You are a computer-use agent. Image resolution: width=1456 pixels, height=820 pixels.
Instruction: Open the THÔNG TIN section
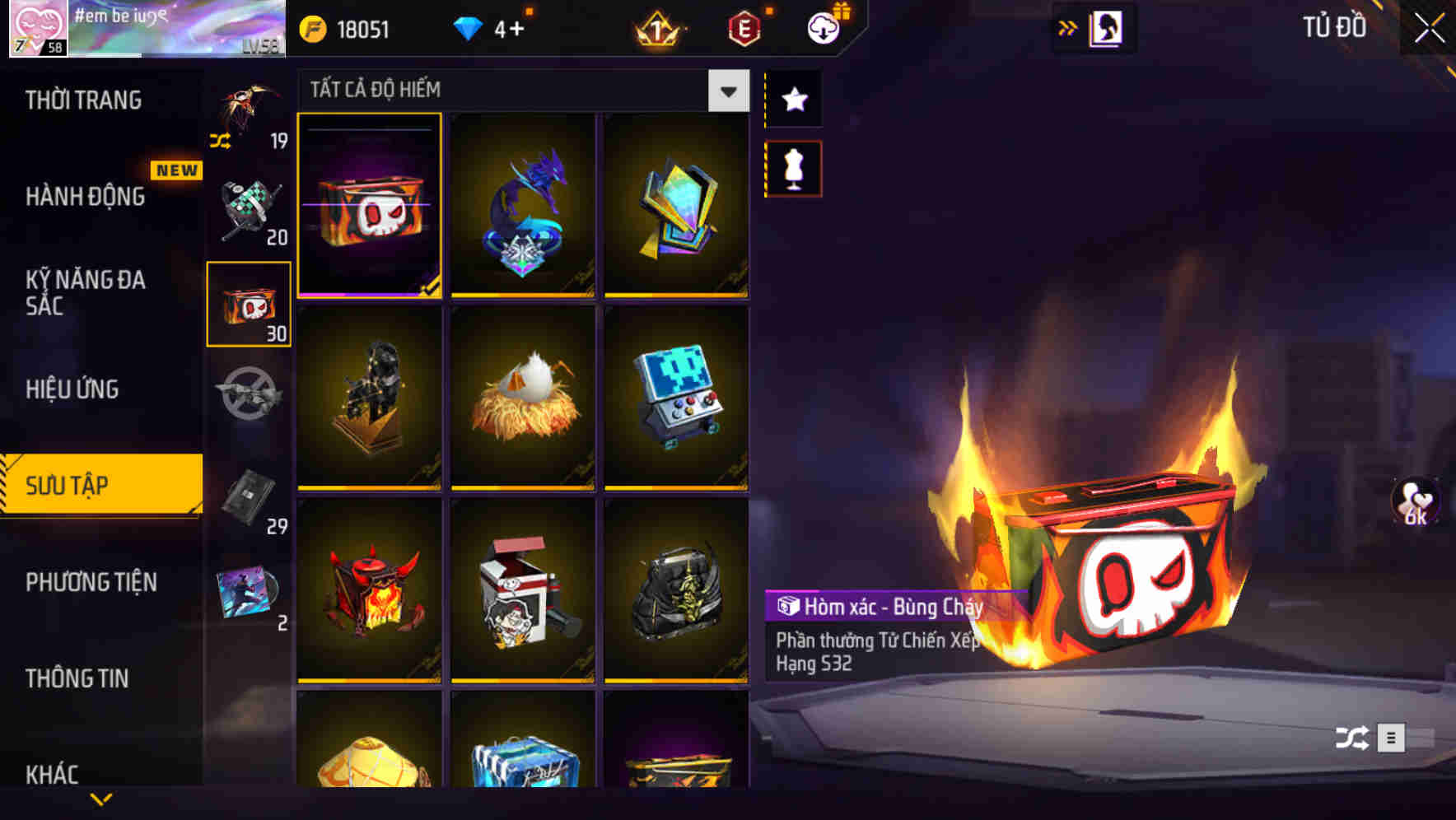tap(78, 679)
